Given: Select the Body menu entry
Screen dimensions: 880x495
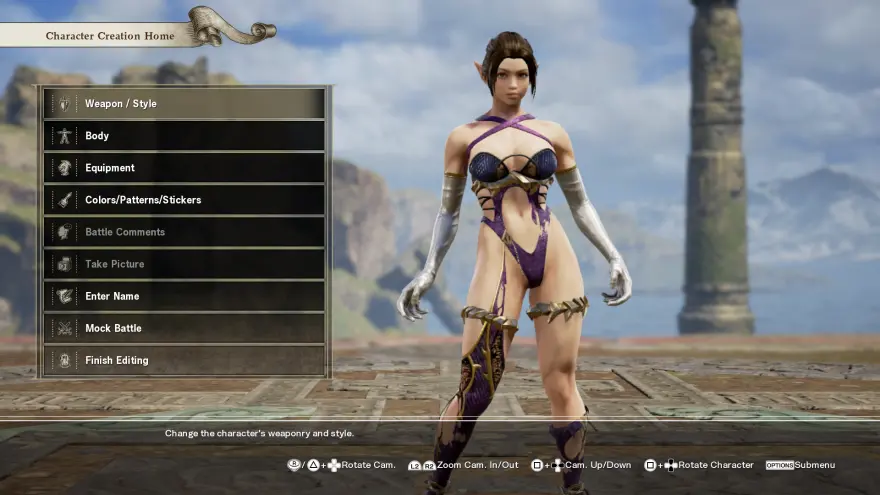Looking at the screenshot, I should [x=185, y=136].
